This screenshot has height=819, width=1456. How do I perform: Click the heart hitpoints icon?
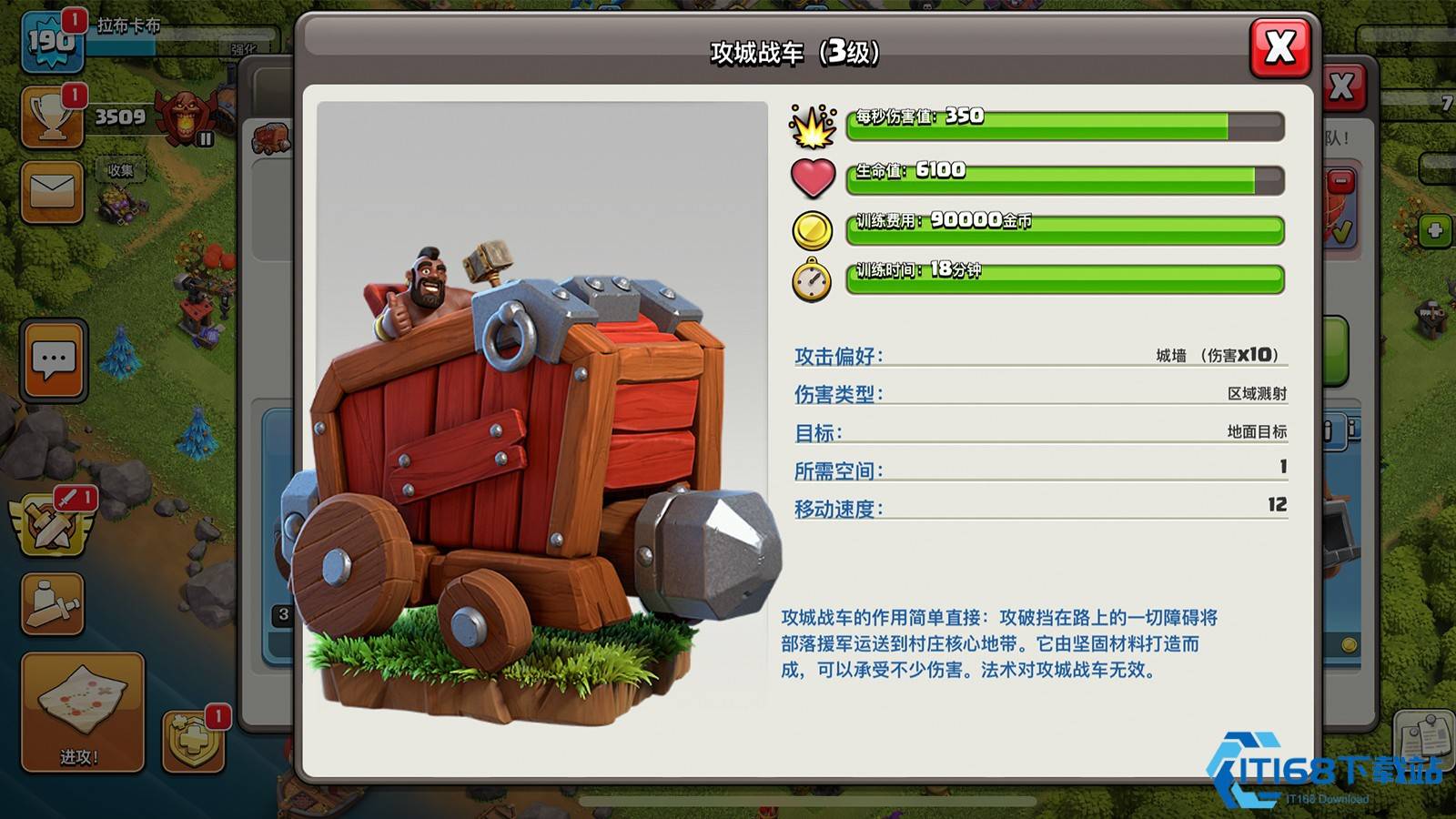coord(814,175)
